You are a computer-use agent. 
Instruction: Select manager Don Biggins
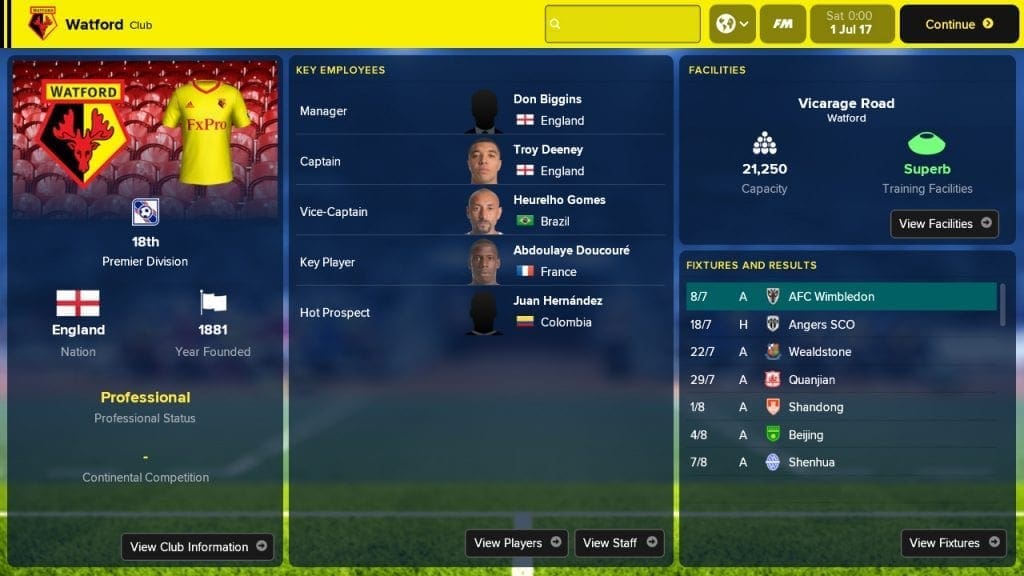coord(547,99)
